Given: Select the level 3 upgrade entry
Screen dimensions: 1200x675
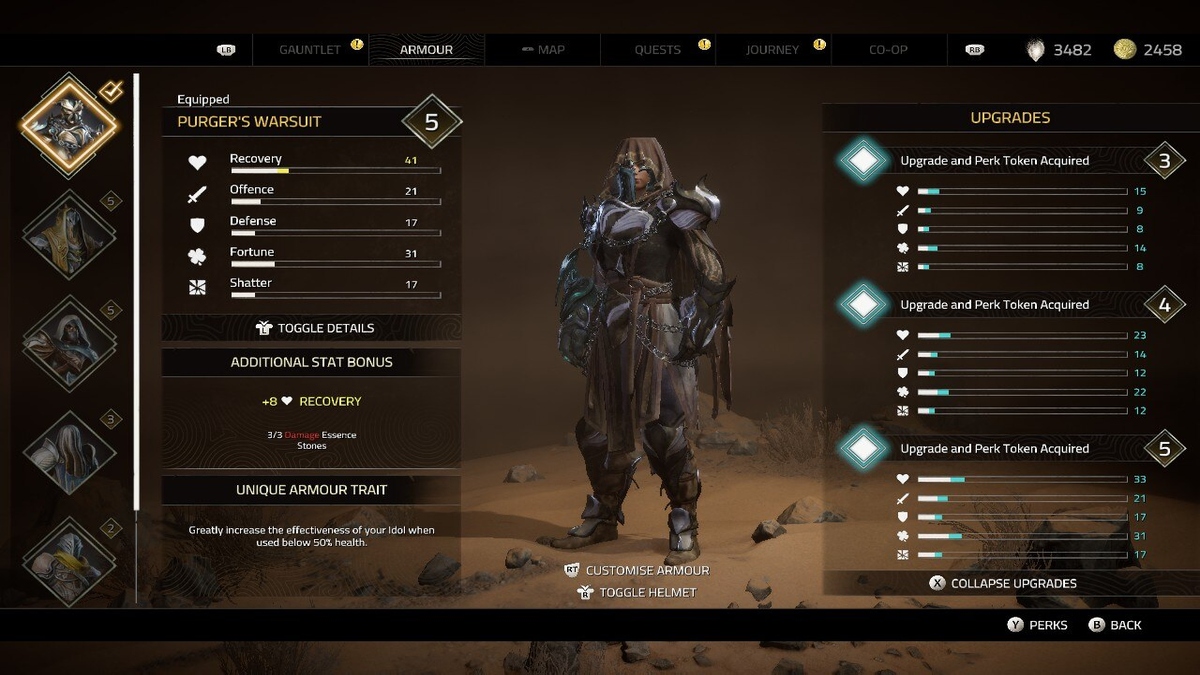Looking at the screenshot, I should [994, 160].
